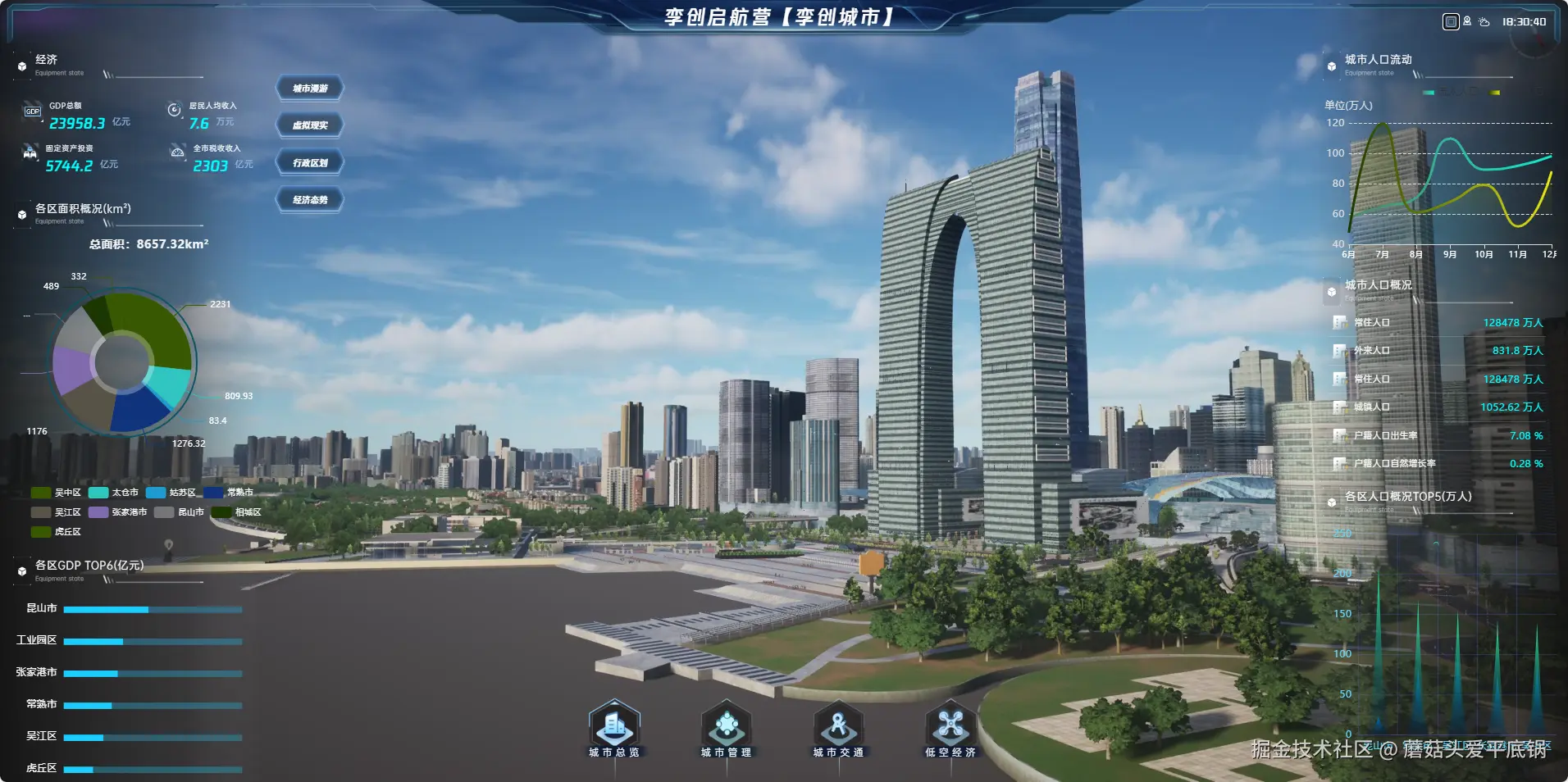The width and height of the screenshot is (1568, 782).
Task: Toggle the 吴江区 legend entry
Action: click(x=57, y=512)
